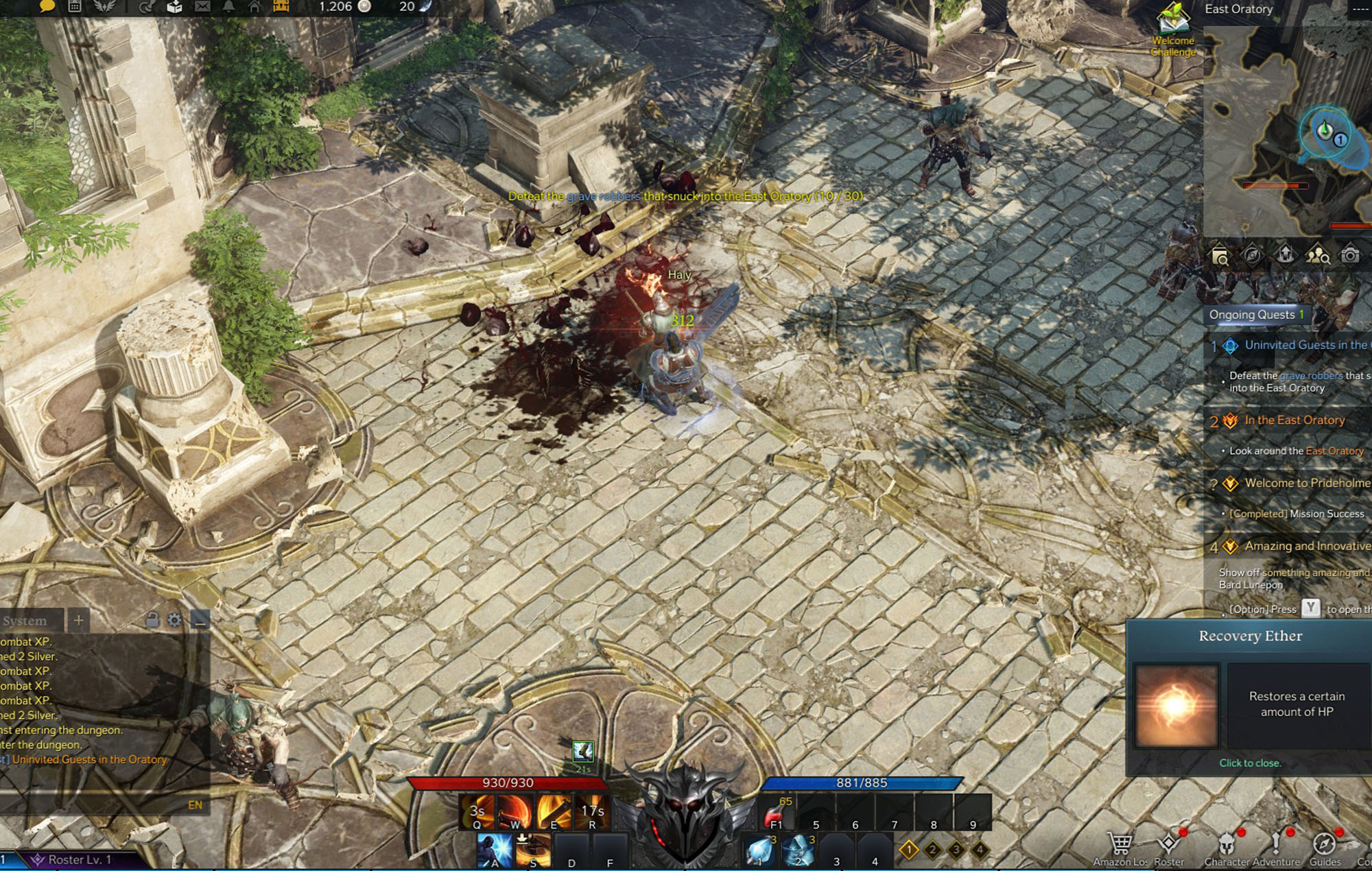Activate the skill on the Q slot
The image size is (1372, 871).
pyautogui.click(x=477, y=812)
